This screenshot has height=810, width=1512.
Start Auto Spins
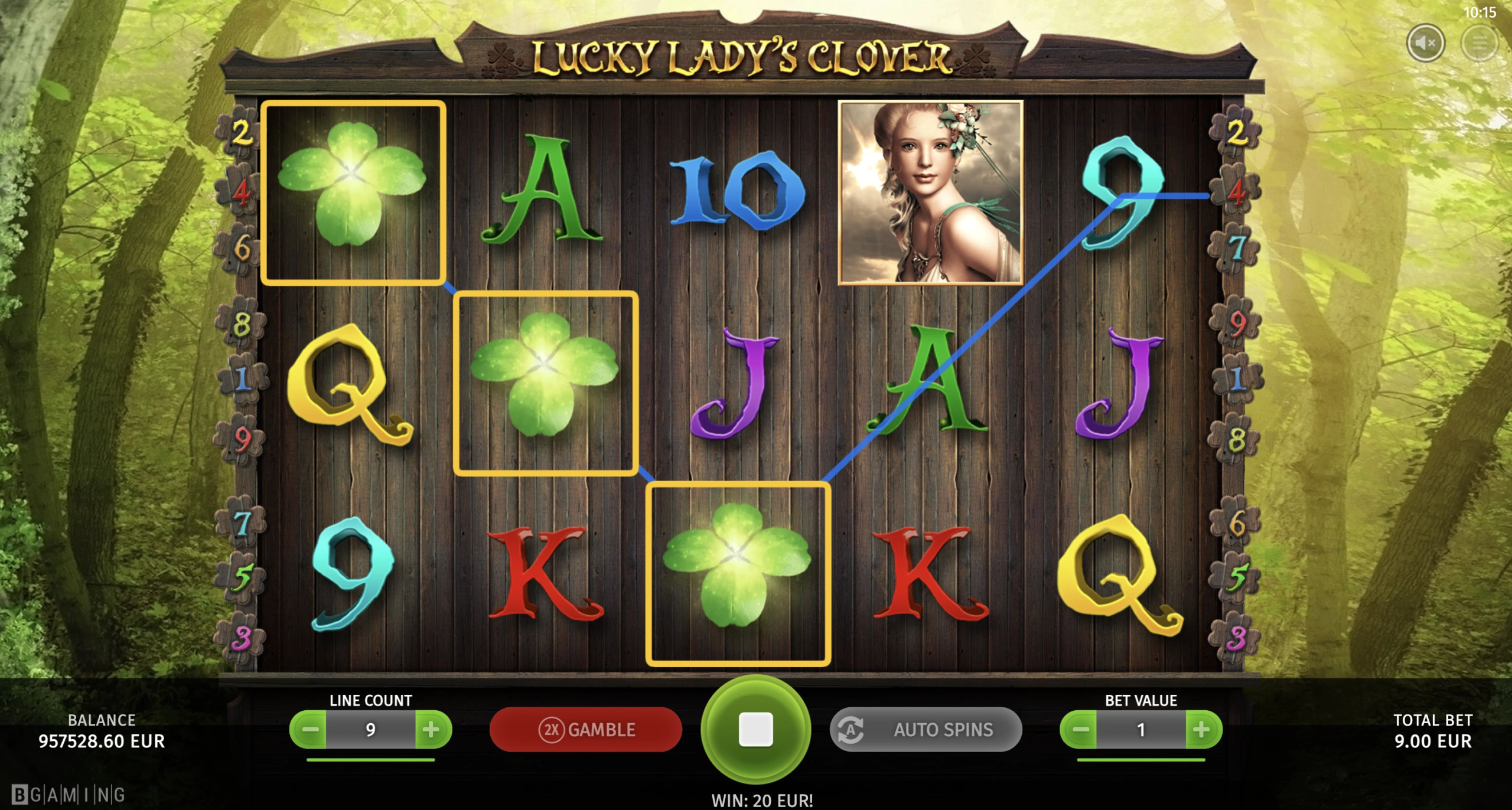coord(926,730)
